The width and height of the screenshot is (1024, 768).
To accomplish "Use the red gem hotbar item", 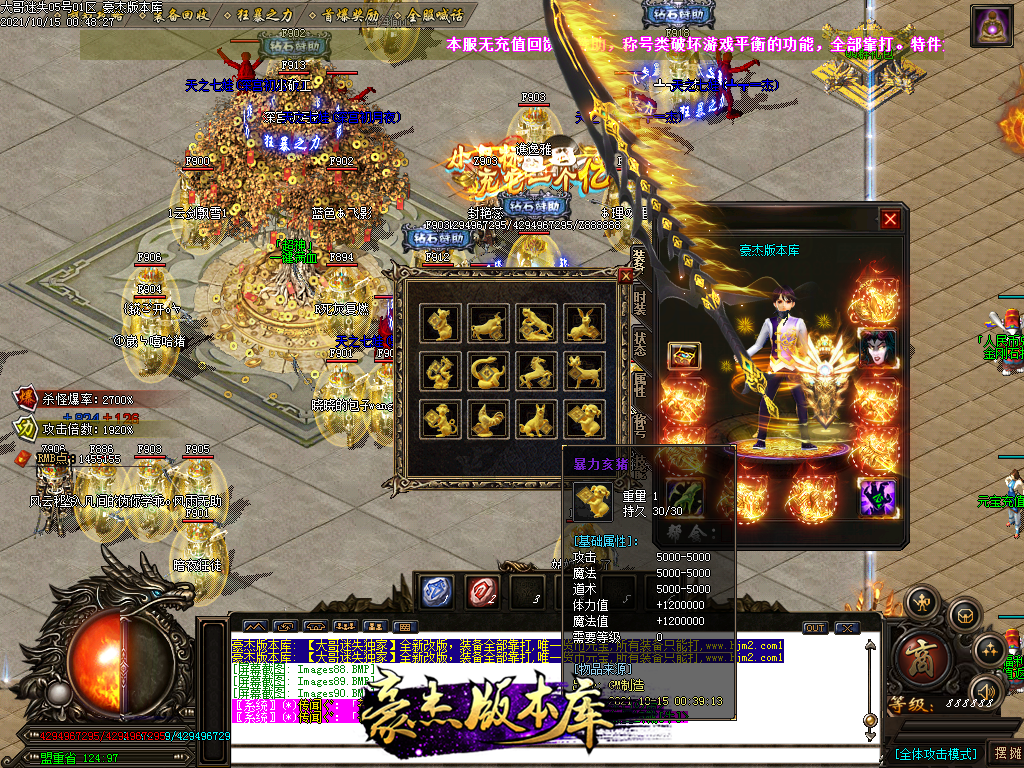I will click(481, 592).
